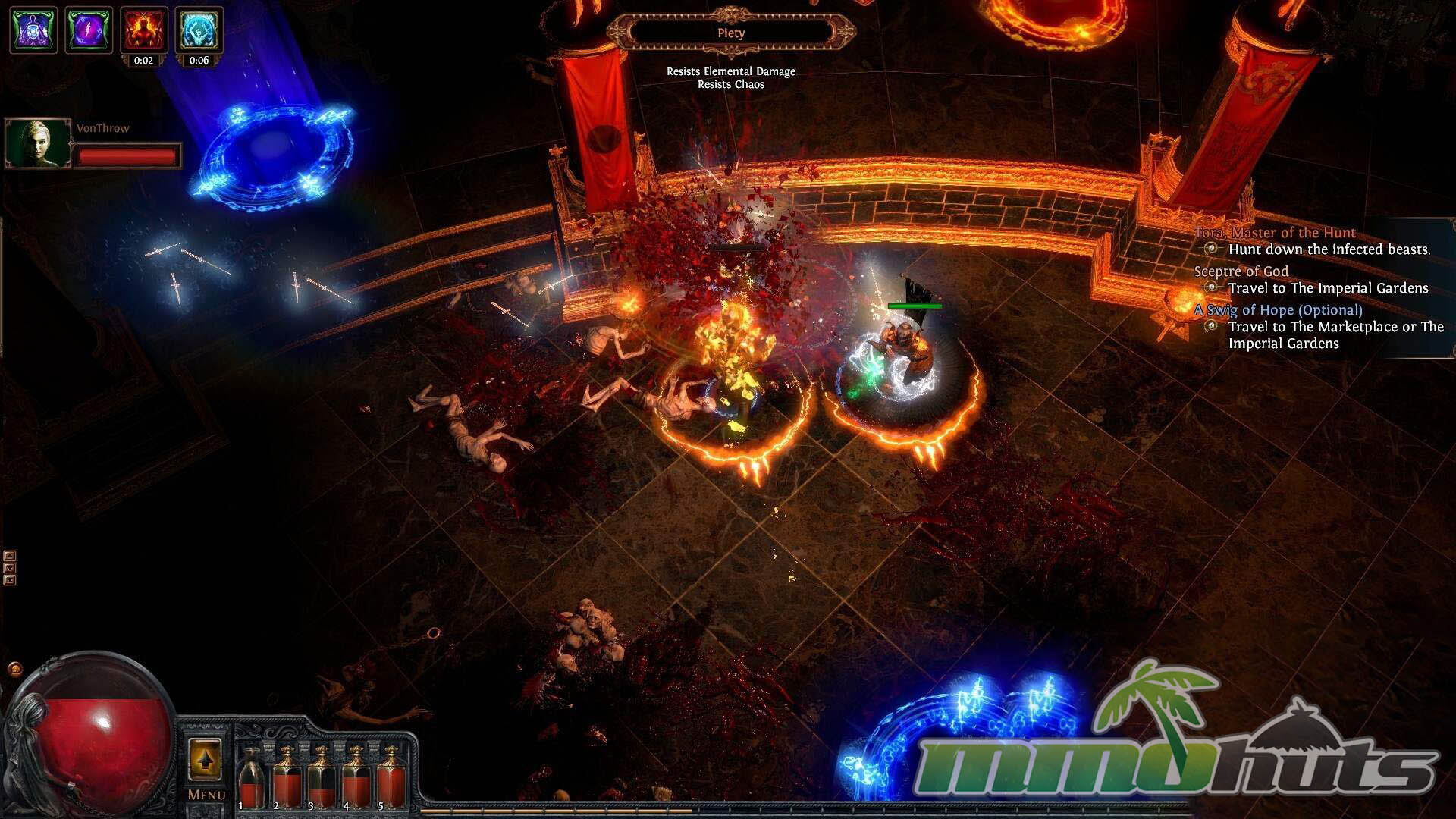Screen dimensions: 1456x819
Task: Open the Menu with the gold arrow button
Action: click(205, 760)
